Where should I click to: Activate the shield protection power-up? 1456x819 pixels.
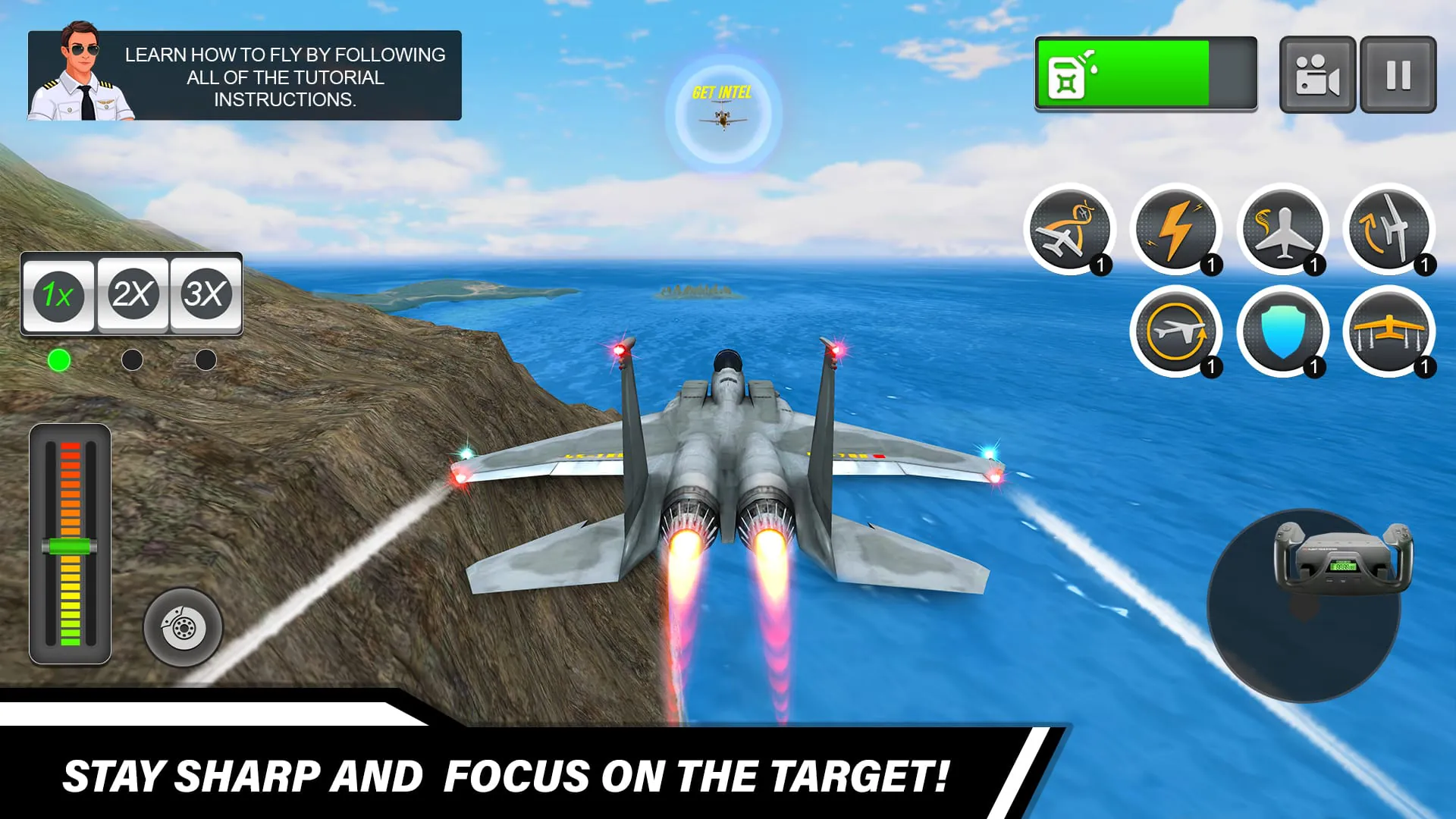point(1284,331)
